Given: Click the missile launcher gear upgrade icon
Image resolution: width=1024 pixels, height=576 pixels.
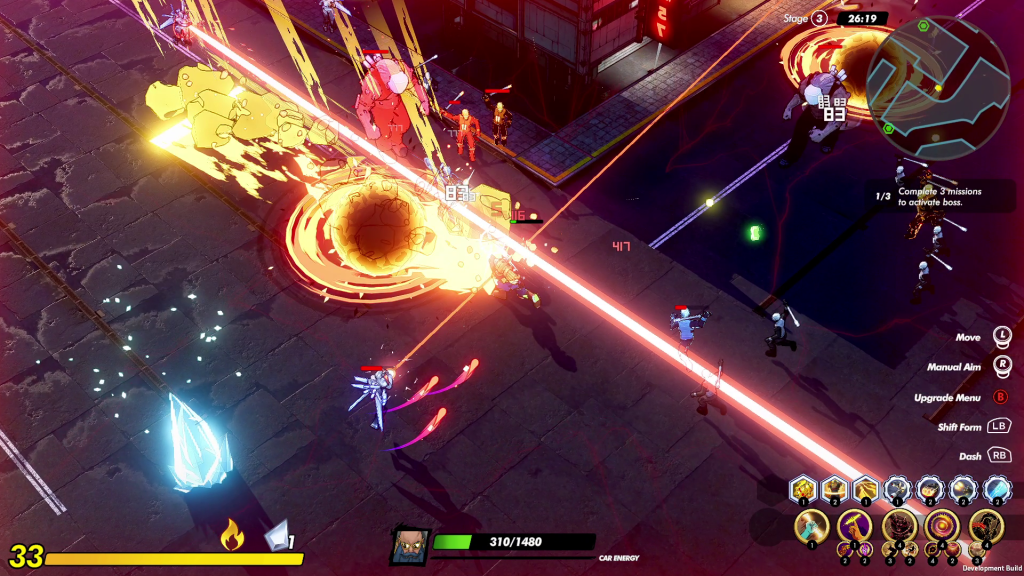Looking at the screenshot, I should click(x=898, y=489).
